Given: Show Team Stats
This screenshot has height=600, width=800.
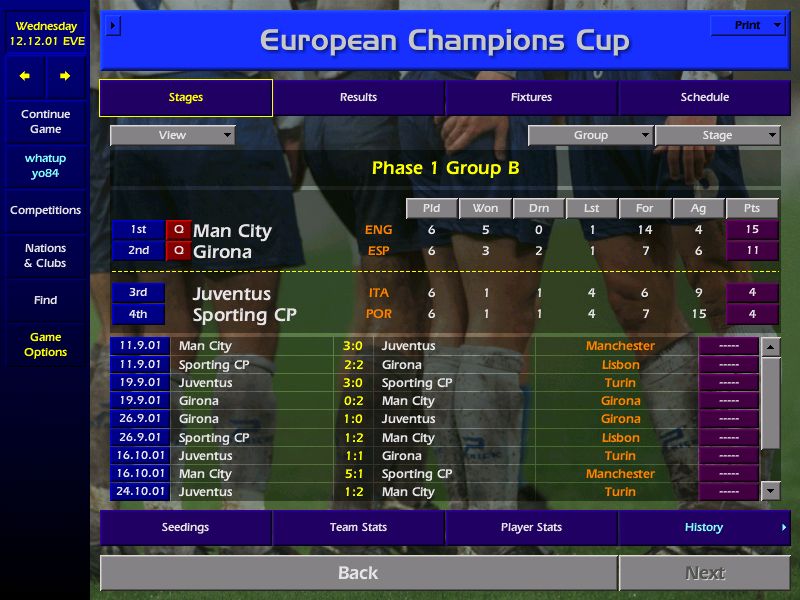Looking at the screenshot, I should [358, 527].
